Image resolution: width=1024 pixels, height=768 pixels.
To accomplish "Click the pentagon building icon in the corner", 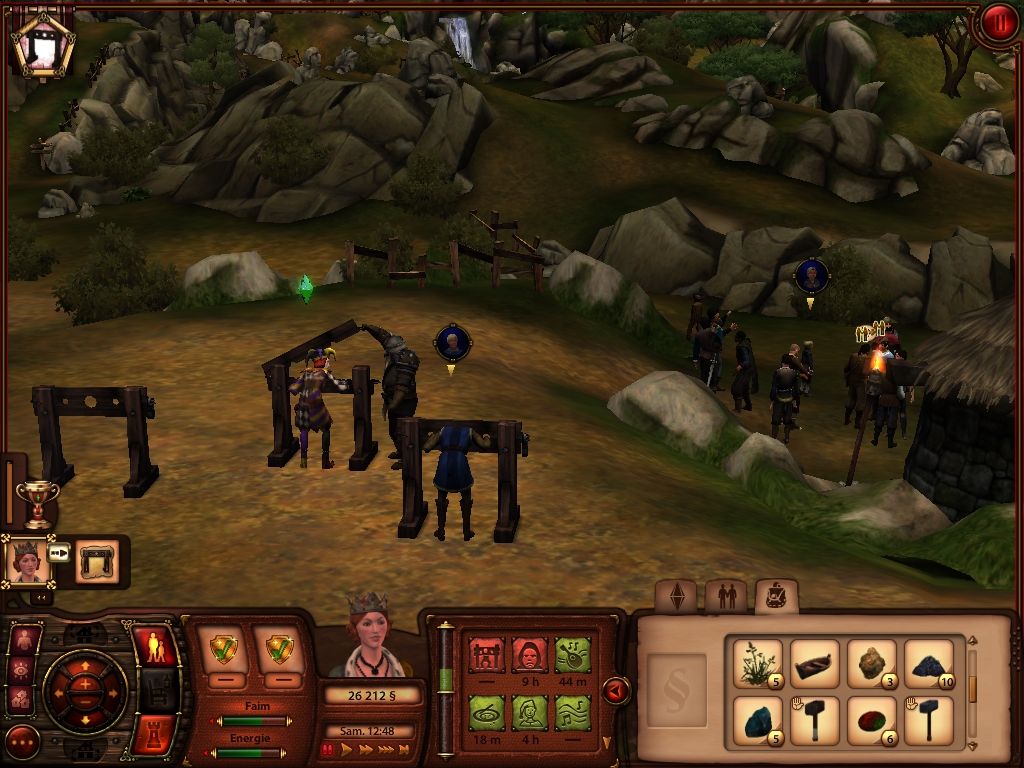I will point(43,43).
